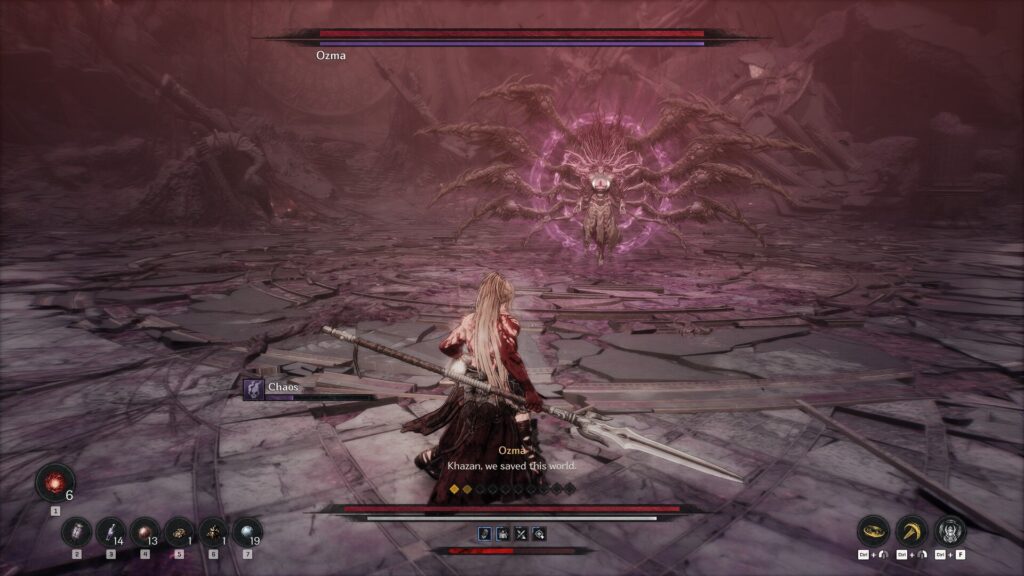
Task: Use the pale blue orb with 19 count
Action: (x=247, y=531)
